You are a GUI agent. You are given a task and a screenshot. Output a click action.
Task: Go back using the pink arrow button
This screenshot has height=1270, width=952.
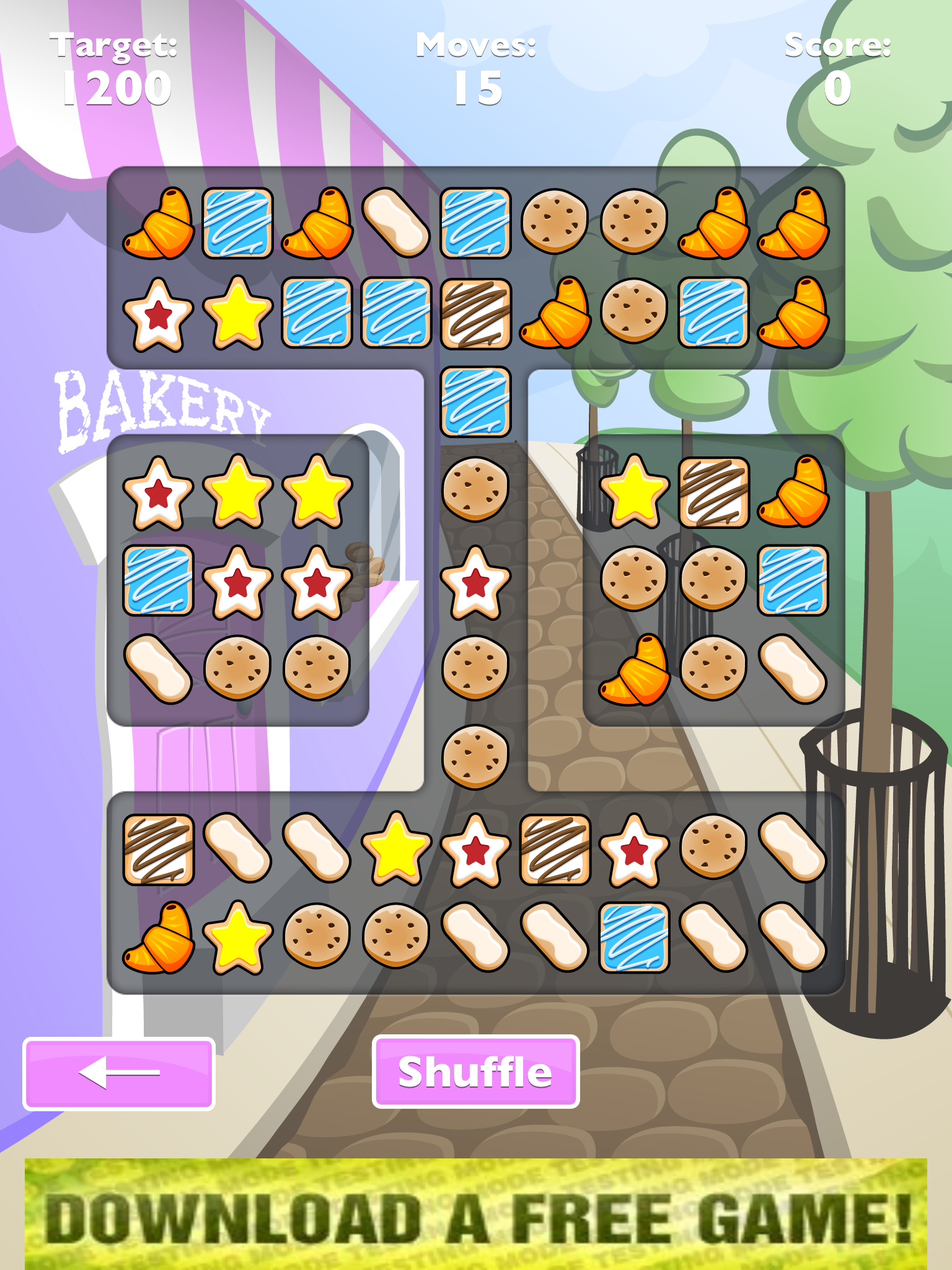(119, 1073)
